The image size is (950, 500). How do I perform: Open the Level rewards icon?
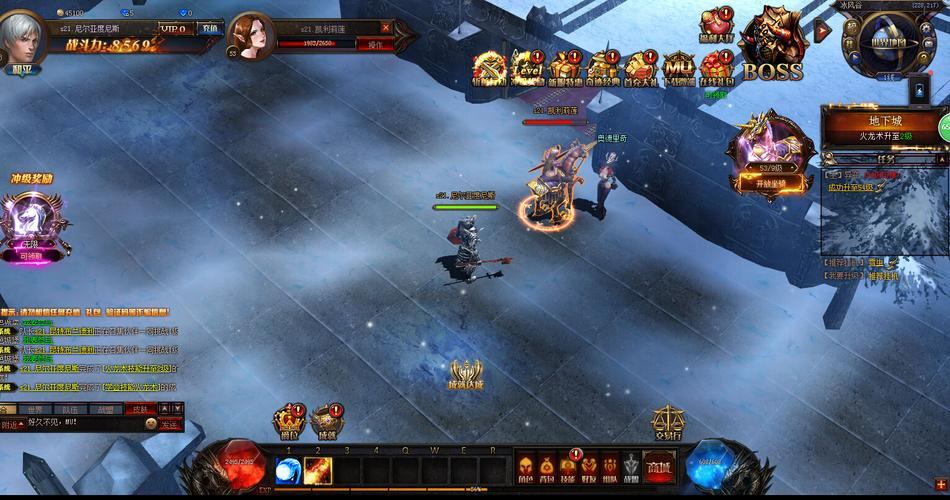coord(526,68)
